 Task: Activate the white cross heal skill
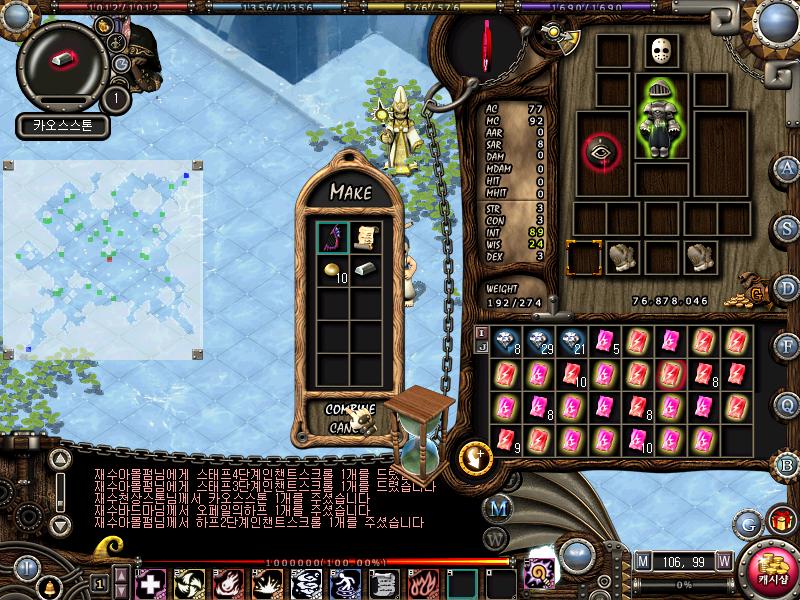(x=150, y=583)
